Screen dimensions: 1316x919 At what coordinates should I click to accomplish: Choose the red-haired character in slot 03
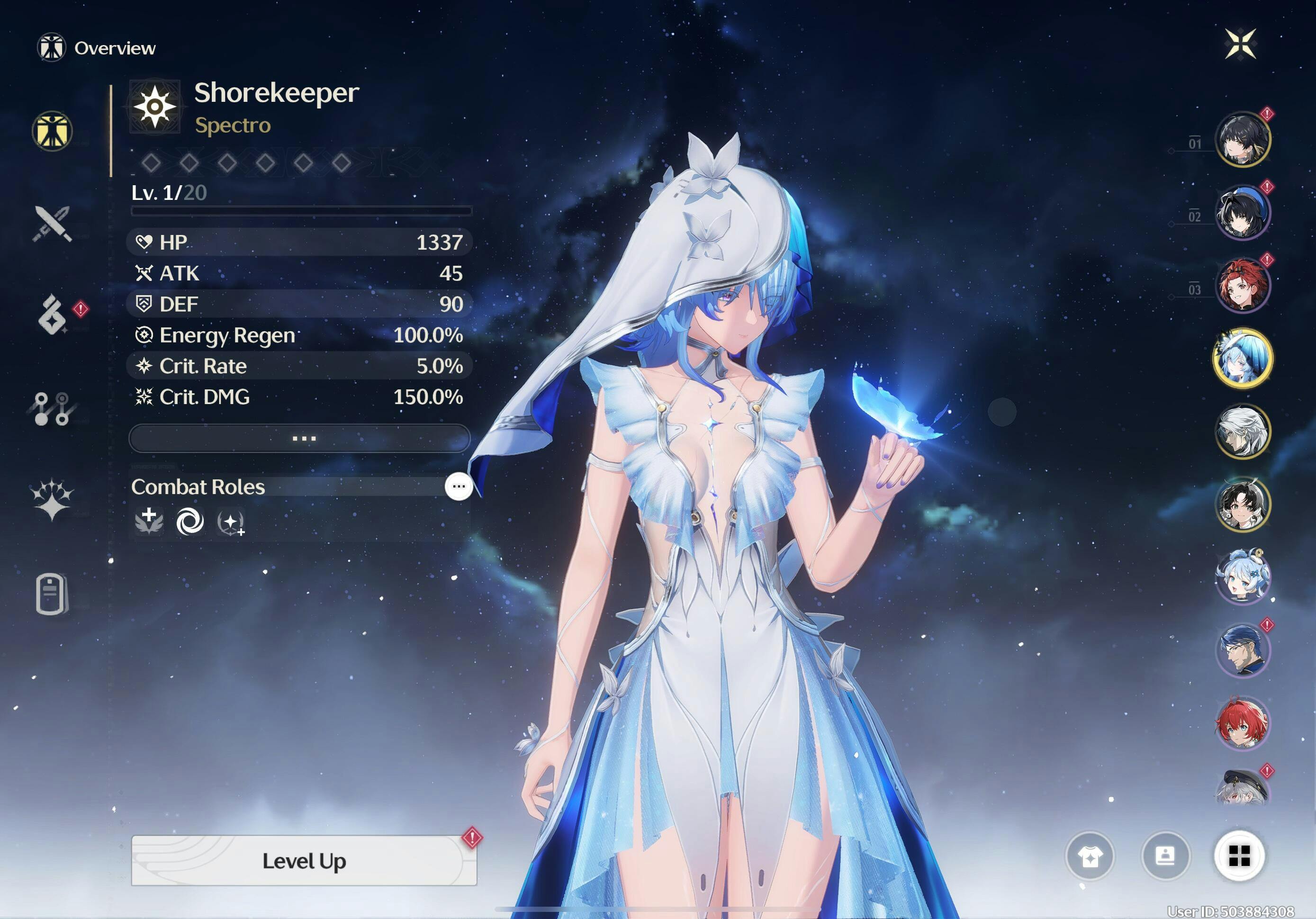click(x=1242, y=286)
